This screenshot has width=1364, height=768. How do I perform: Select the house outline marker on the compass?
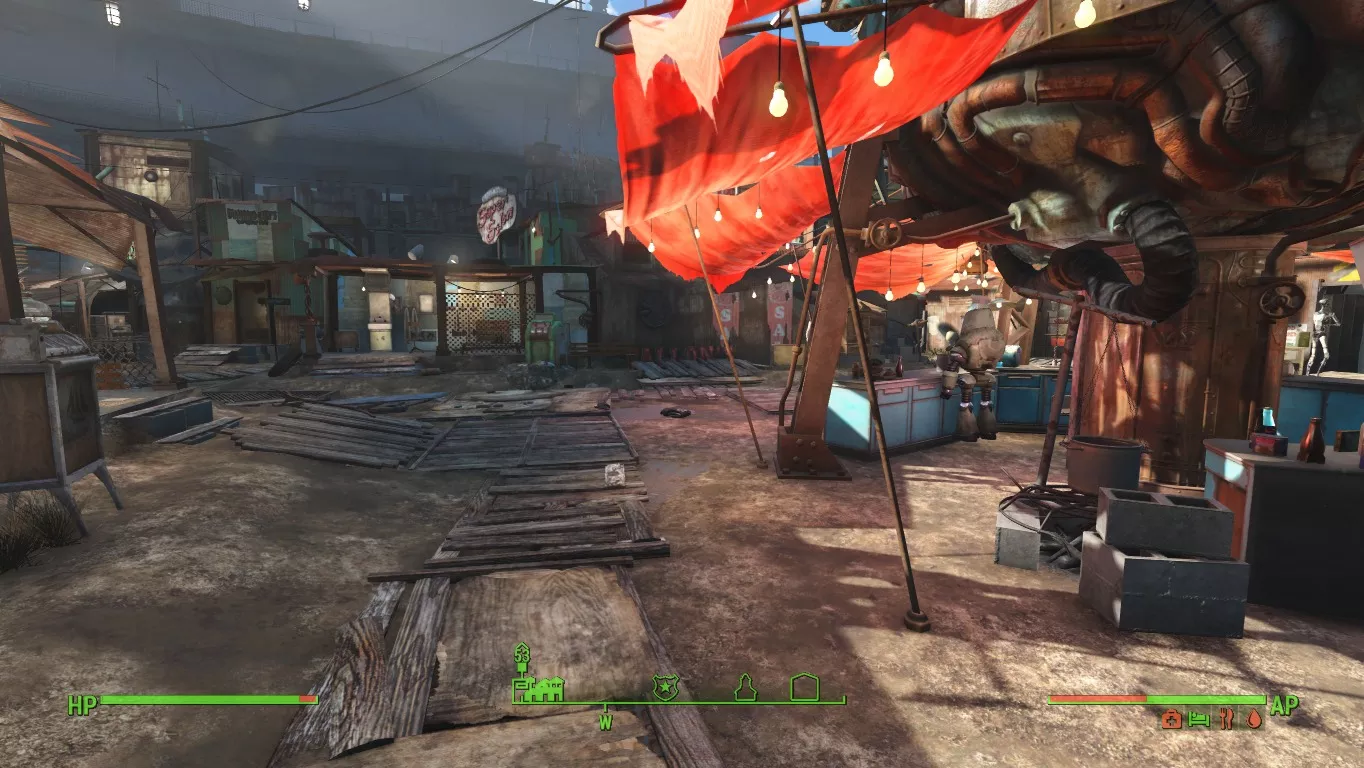point(804,687)
